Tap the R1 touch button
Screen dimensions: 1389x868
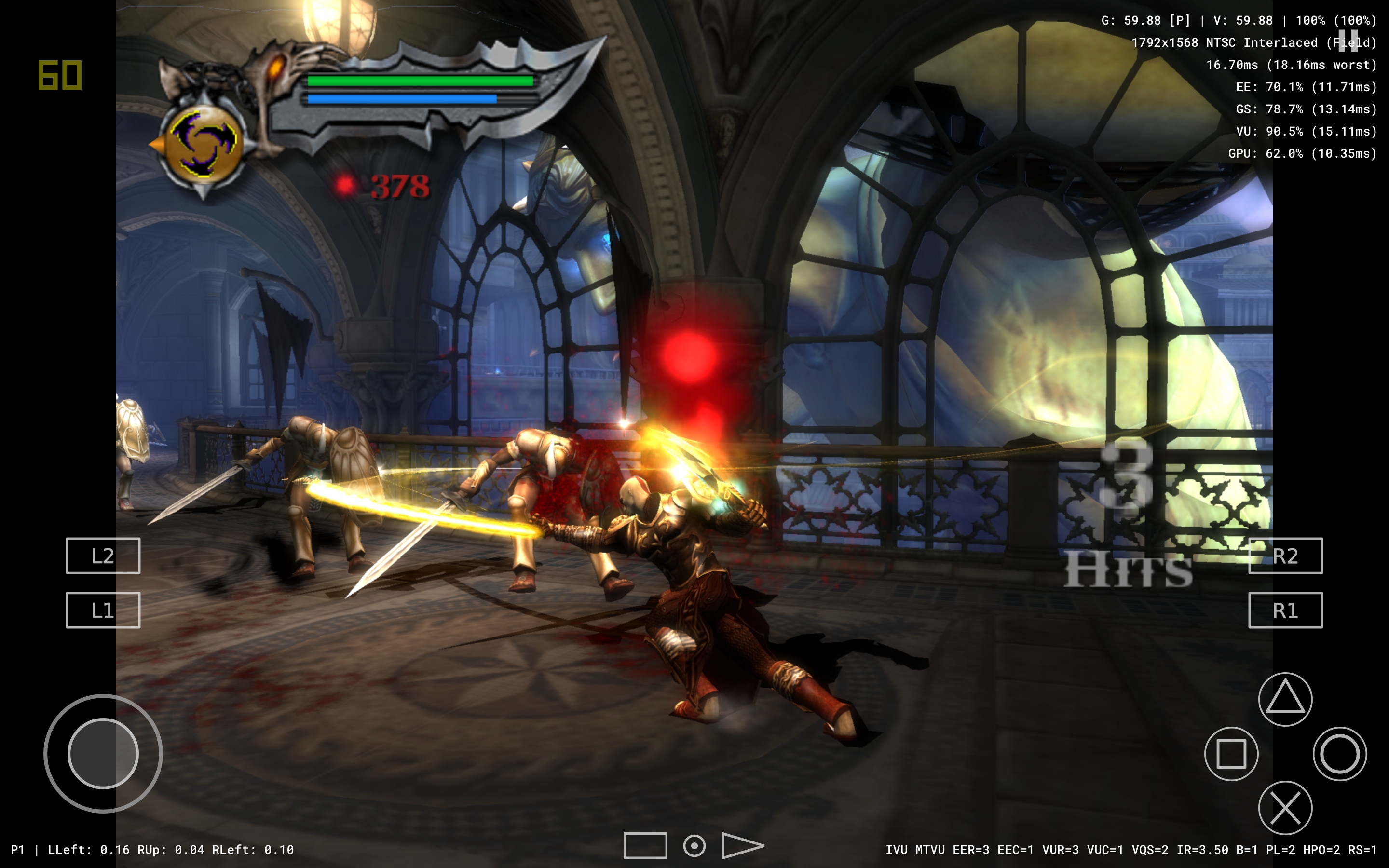pos(1285,610)
